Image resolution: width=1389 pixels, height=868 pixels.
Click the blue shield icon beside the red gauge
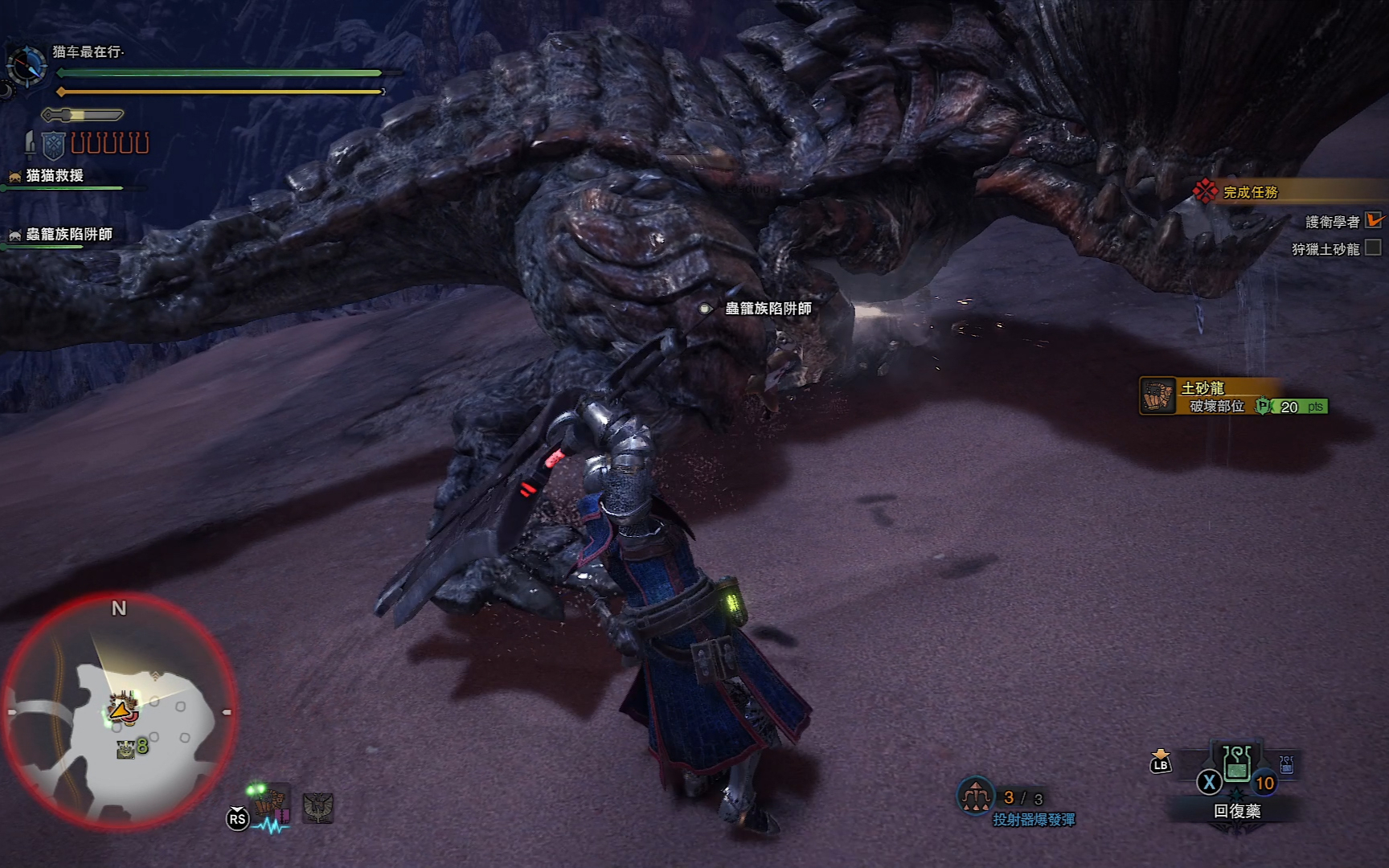pos(53,145)
